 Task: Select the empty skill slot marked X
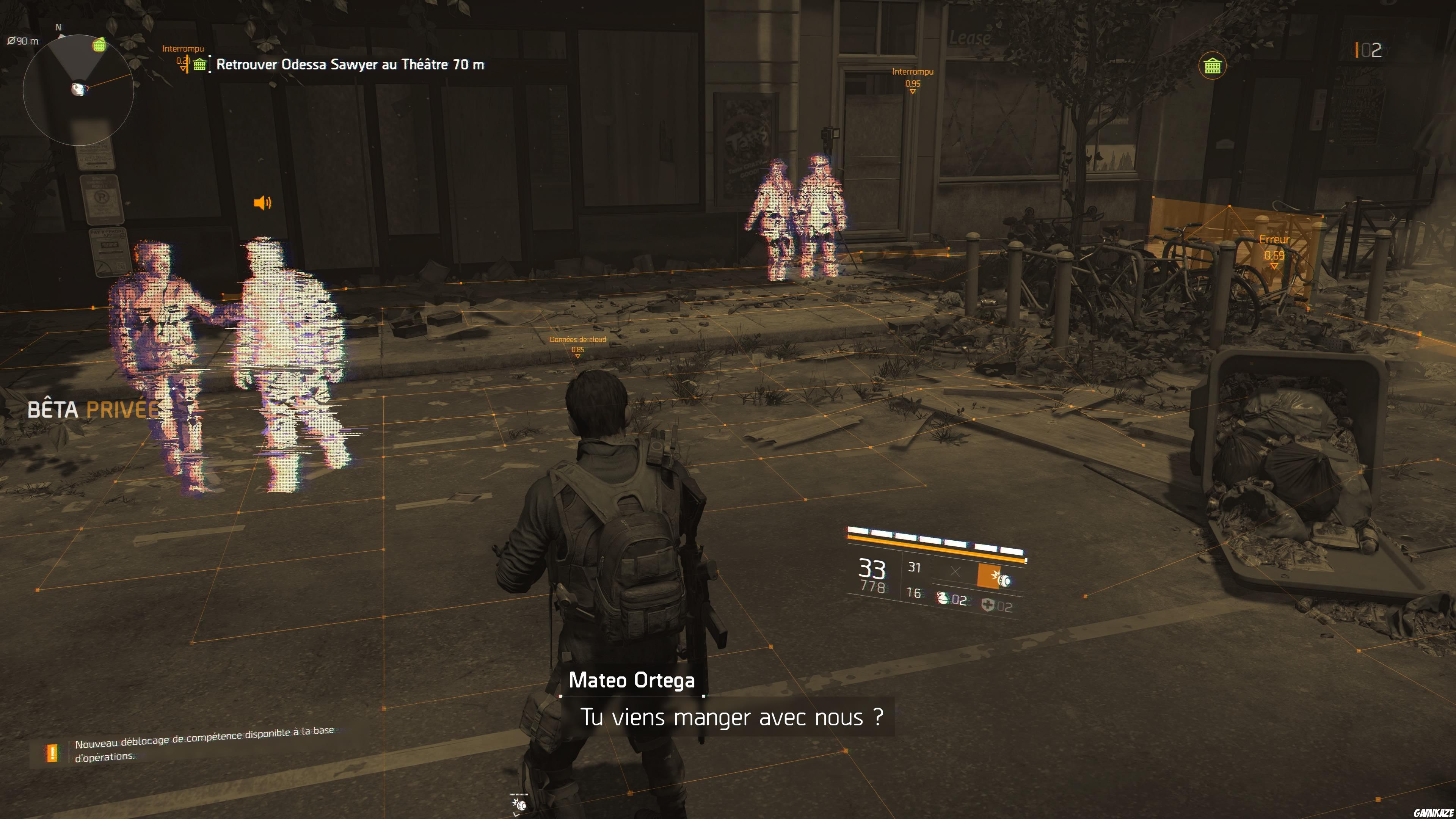[956, 572]
